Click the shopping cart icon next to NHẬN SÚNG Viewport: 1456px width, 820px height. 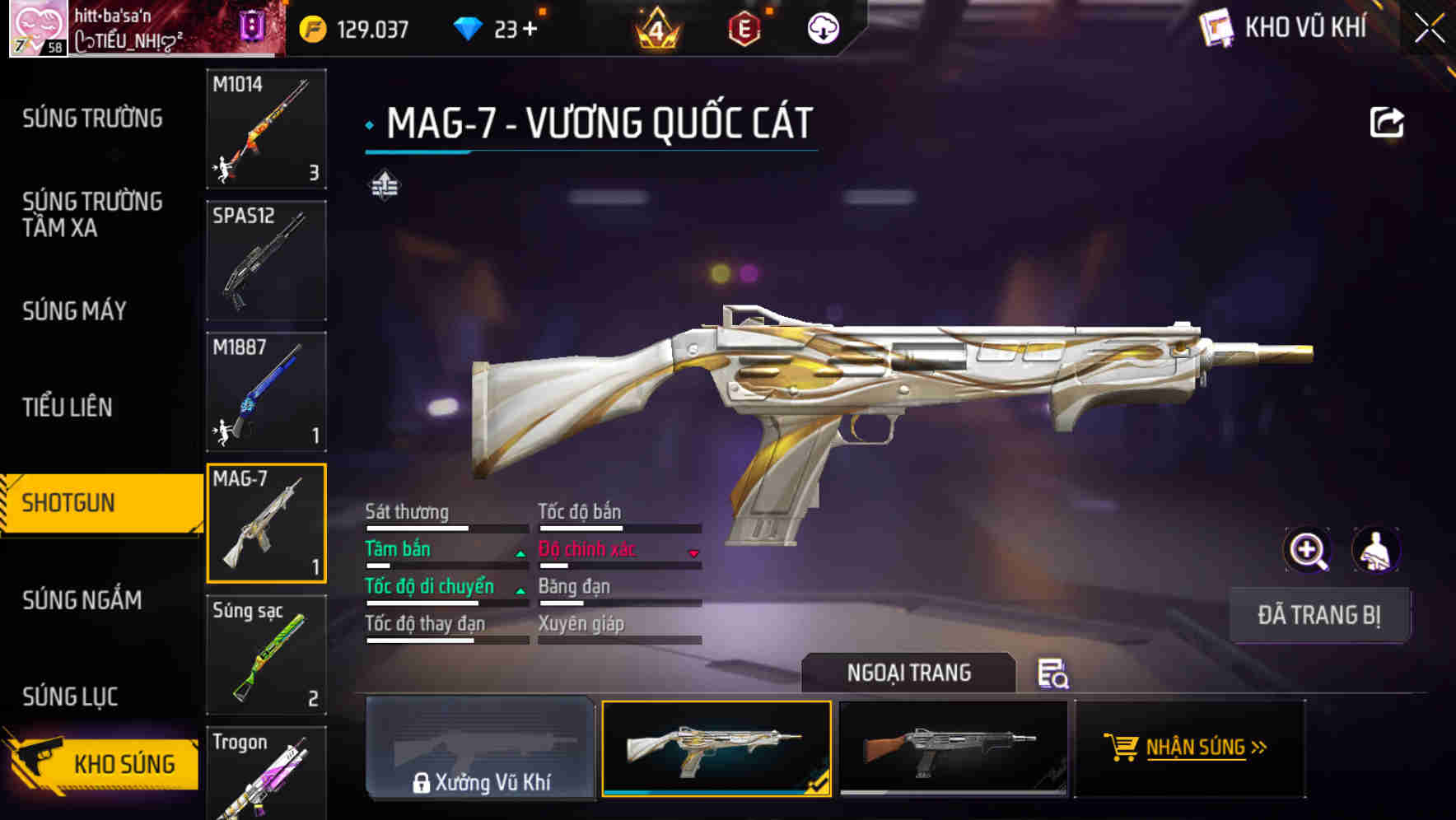pos(1122,748)
